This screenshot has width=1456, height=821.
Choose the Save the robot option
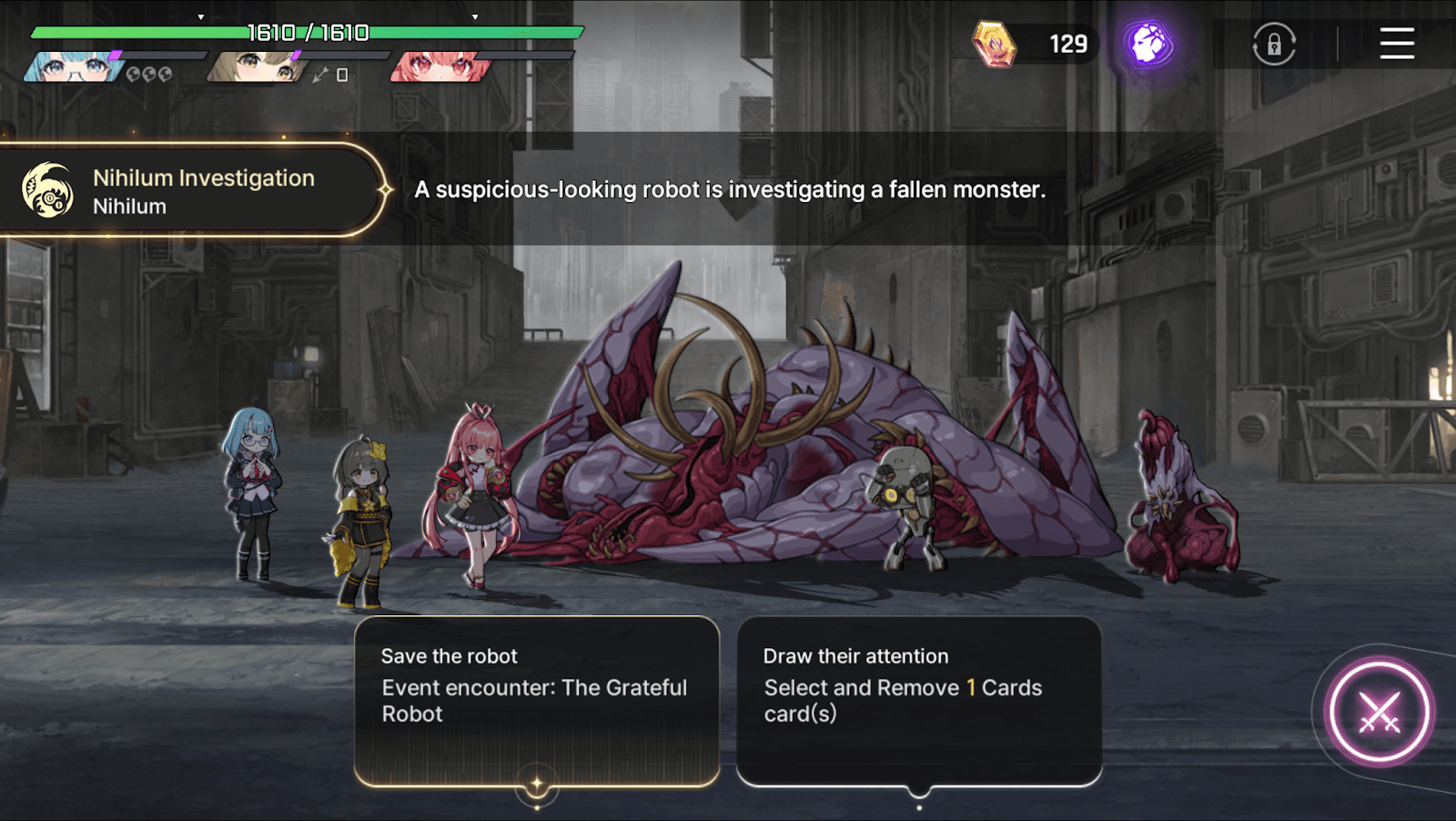click(x=537, y=701)
